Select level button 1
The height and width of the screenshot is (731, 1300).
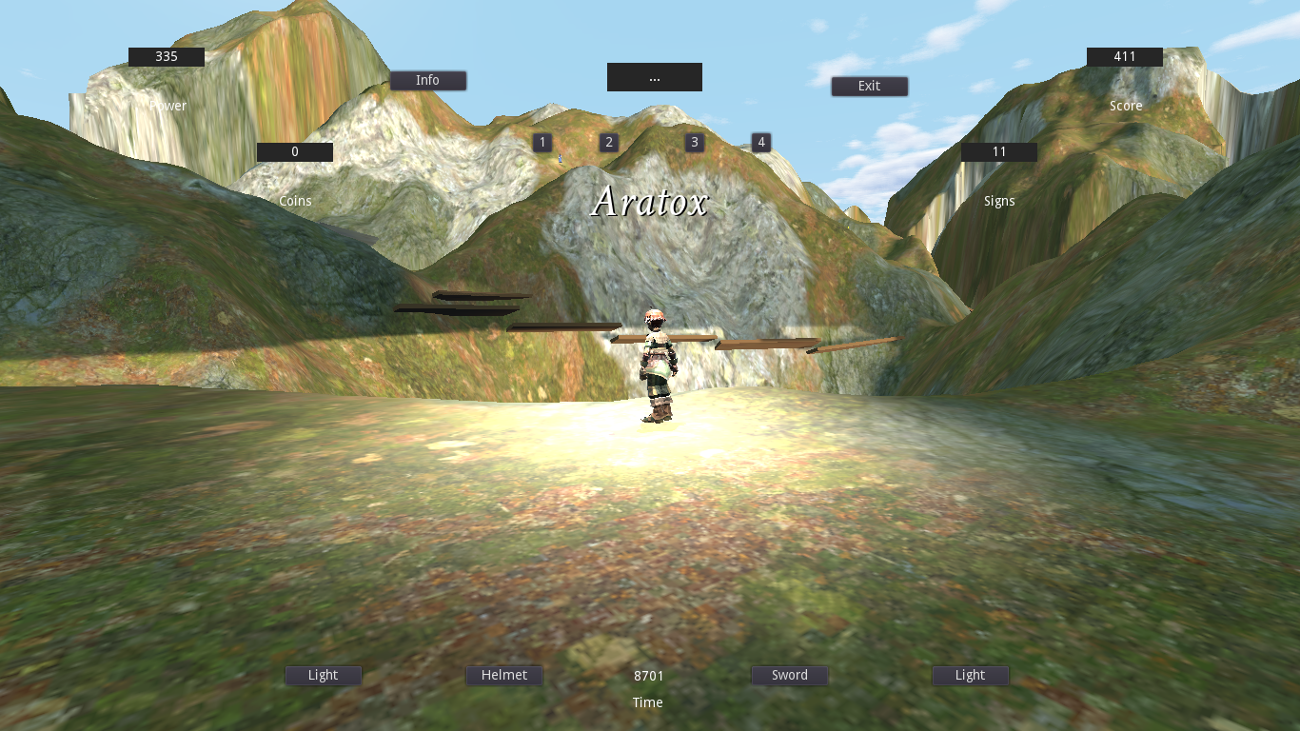point(541,142)
